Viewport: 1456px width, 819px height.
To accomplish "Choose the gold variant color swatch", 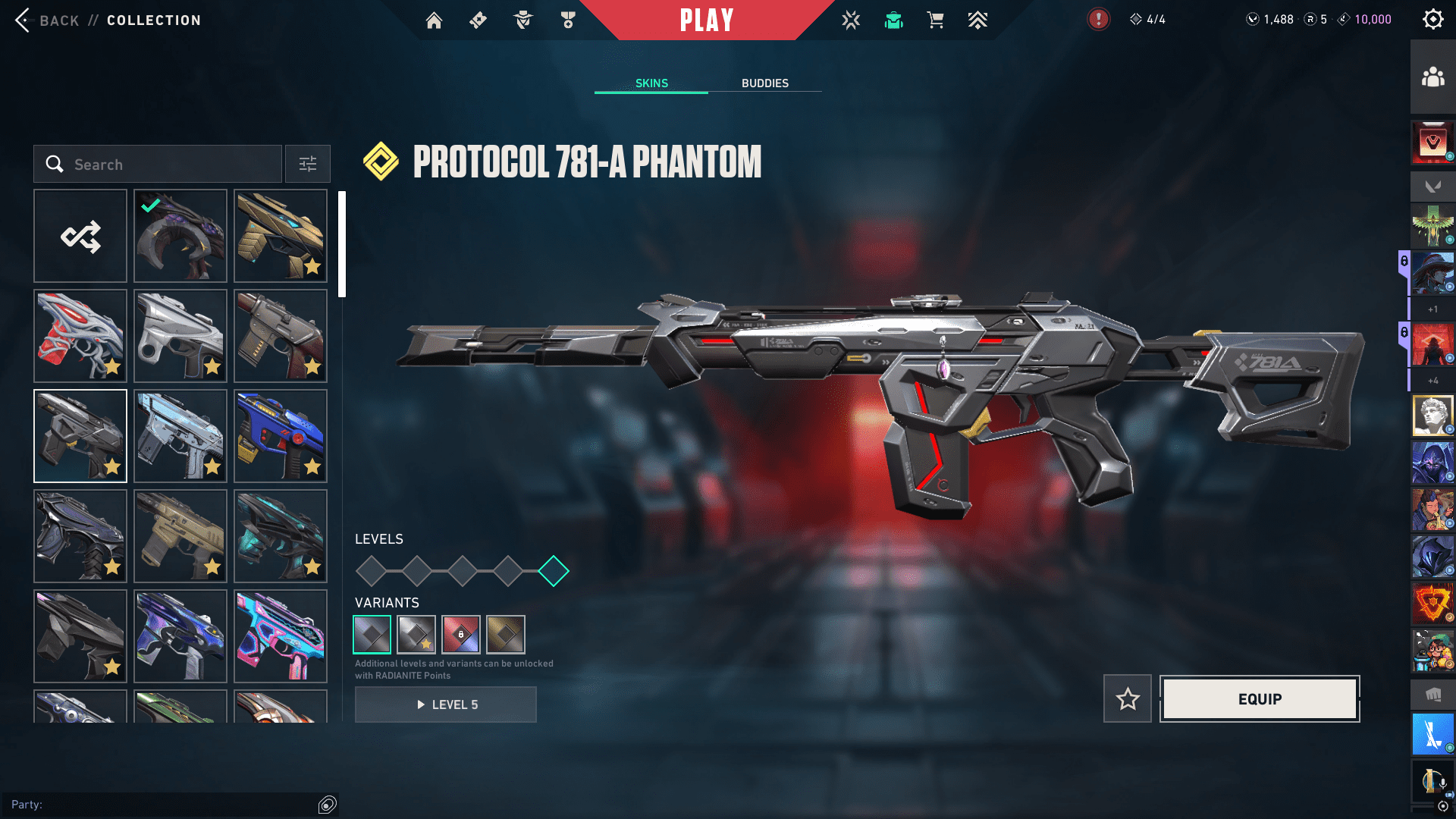I will 506,635.
